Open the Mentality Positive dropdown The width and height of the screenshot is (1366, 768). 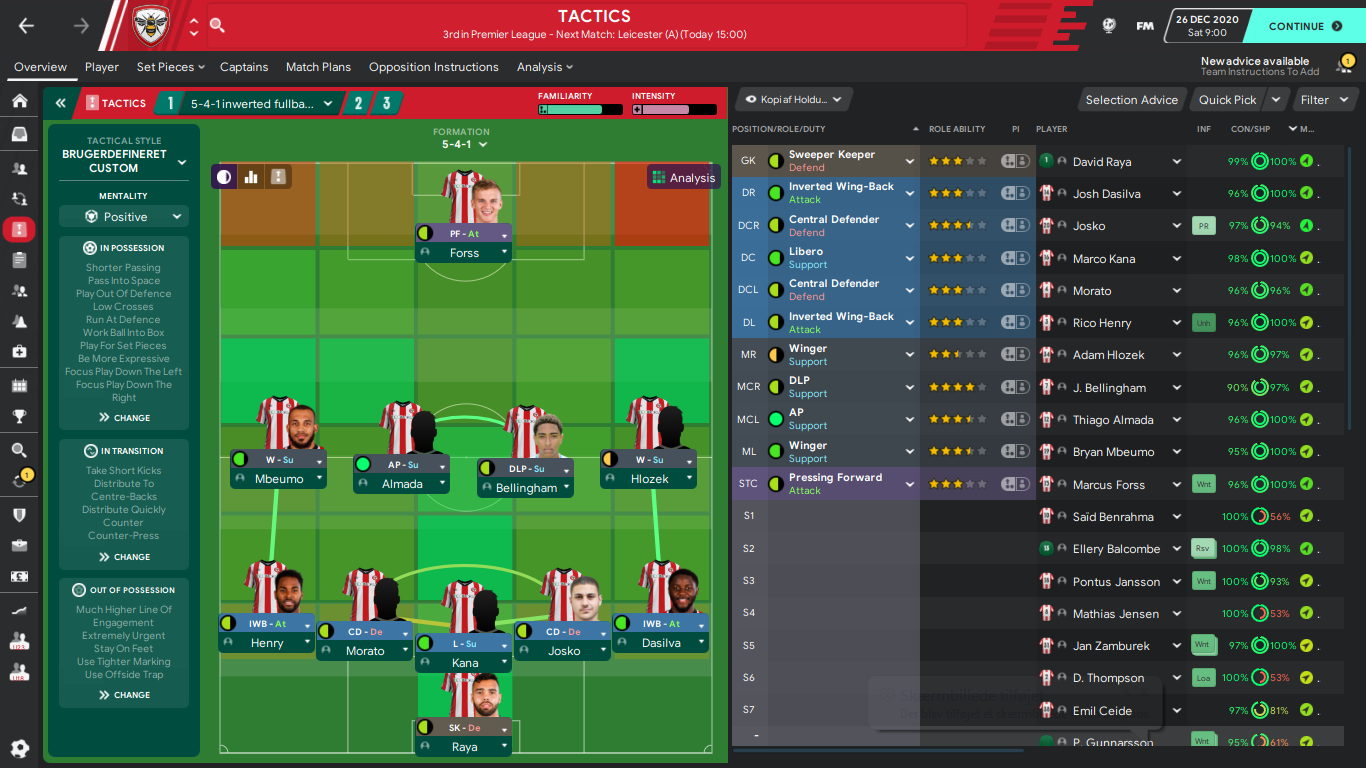click(124, 217)
